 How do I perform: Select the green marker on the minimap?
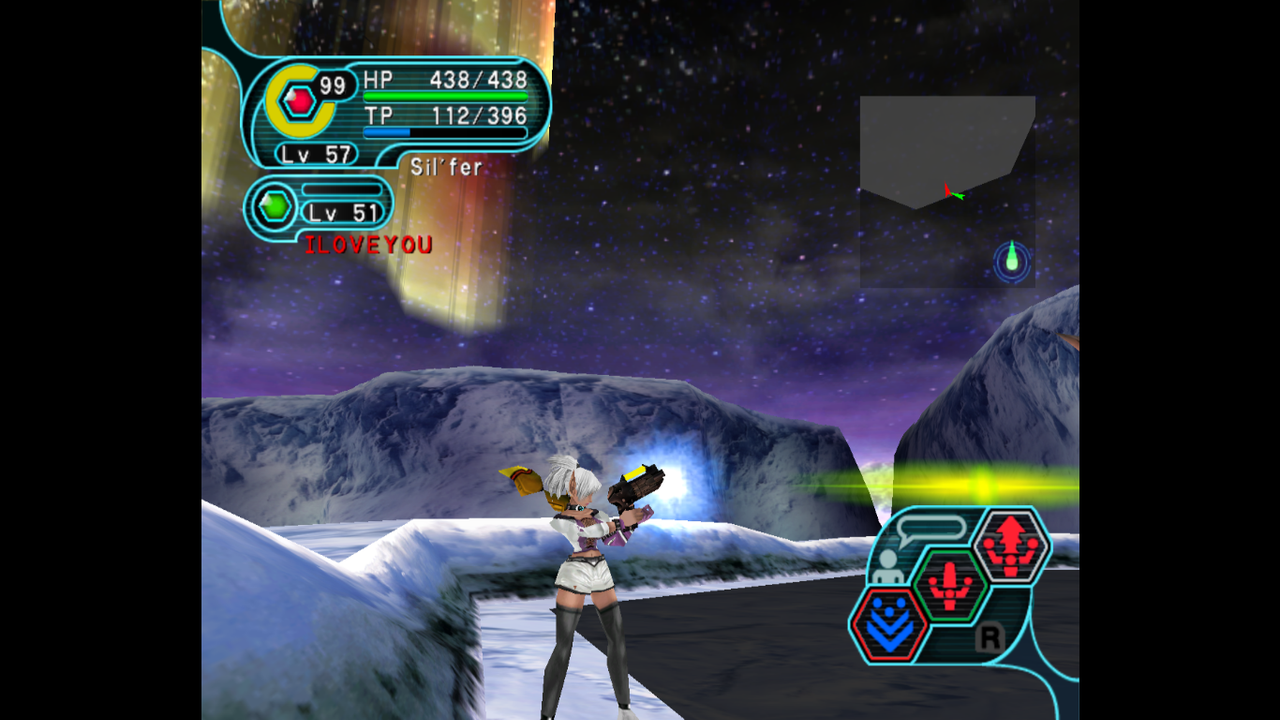pos(1012,260)
